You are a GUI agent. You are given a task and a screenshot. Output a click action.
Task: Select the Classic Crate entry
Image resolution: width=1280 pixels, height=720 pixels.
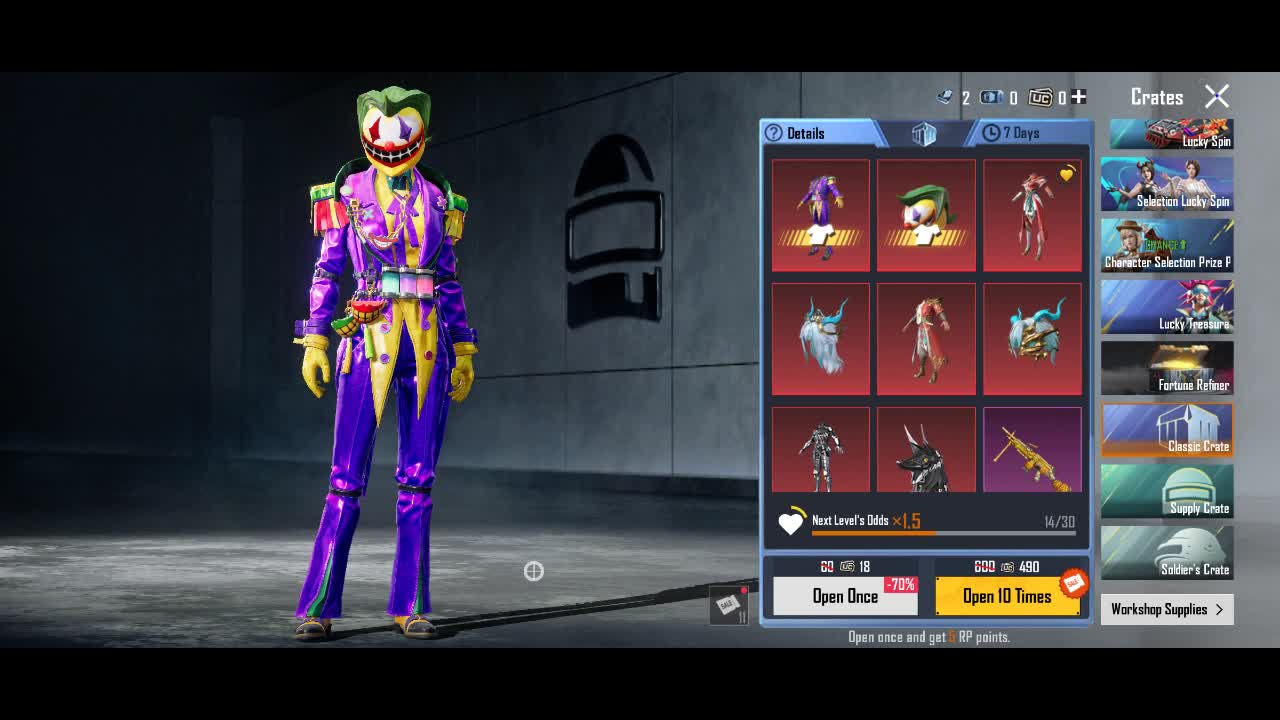[1167, 430]
